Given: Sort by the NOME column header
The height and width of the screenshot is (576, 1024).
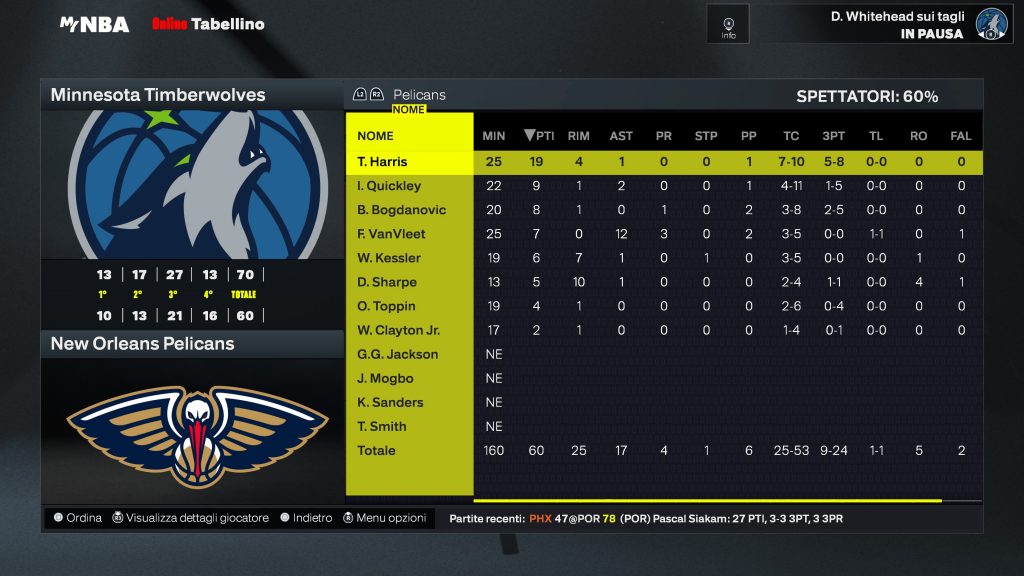Looking at the screenshot, I should [x=375, y=136].
